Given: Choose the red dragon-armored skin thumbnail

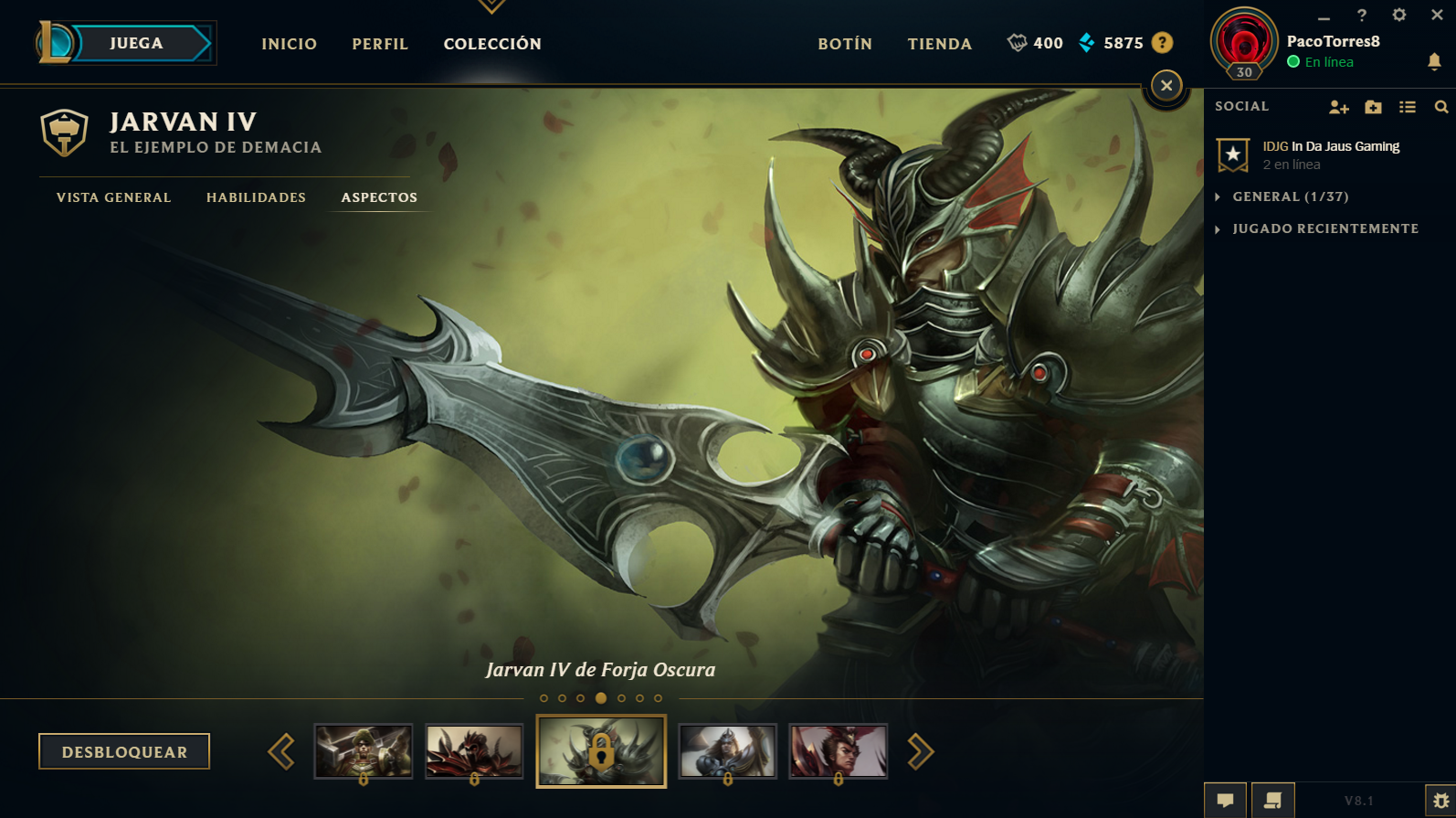Looking at the screenshot, I should click(474, 750).
